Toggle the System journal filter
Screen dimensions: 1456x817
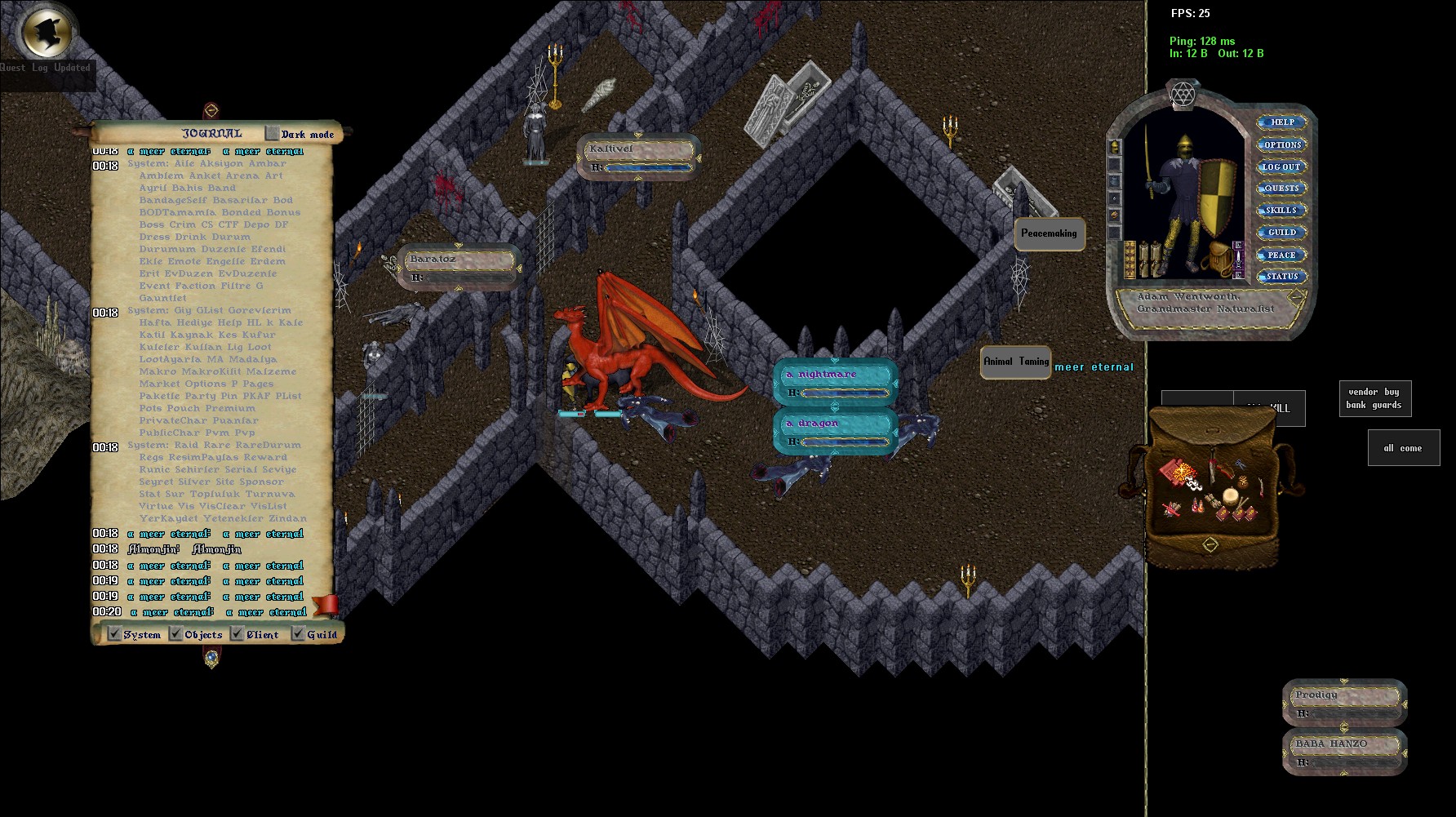coord(115,634)
